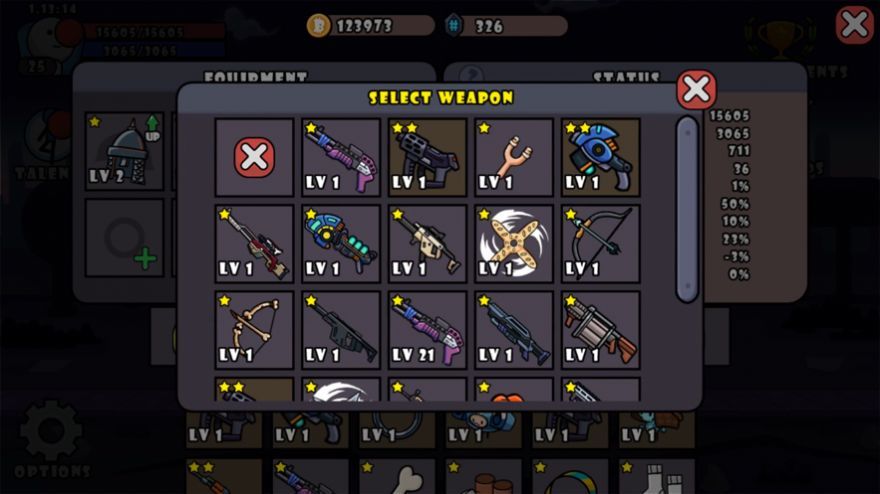Pick the orange grenade launcher
The image size is (880, 494).
tap(600, 330)
